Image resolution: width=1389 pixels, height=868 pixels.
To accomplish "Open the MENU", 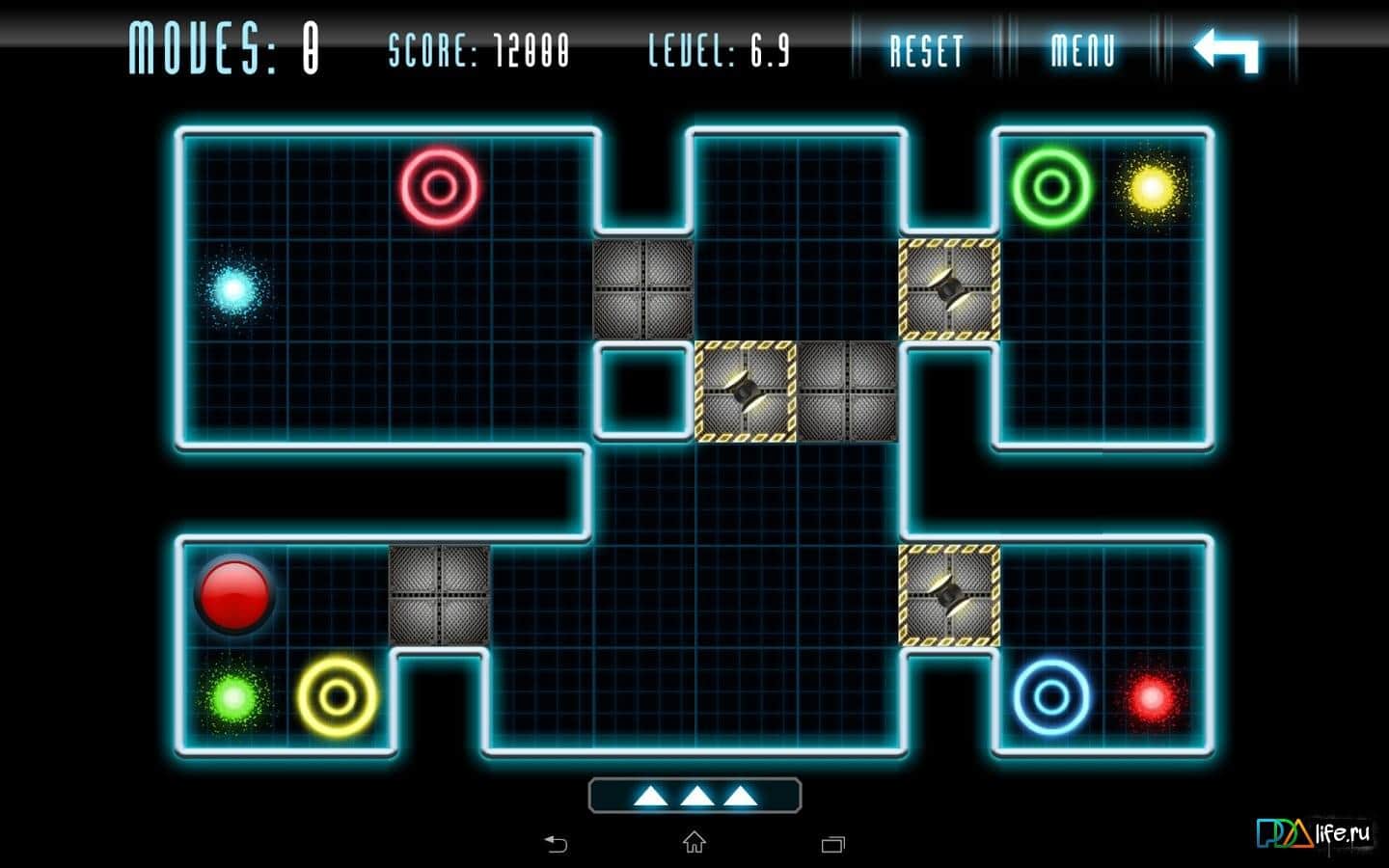I will pyautogui.click(x=1082, y=51).
